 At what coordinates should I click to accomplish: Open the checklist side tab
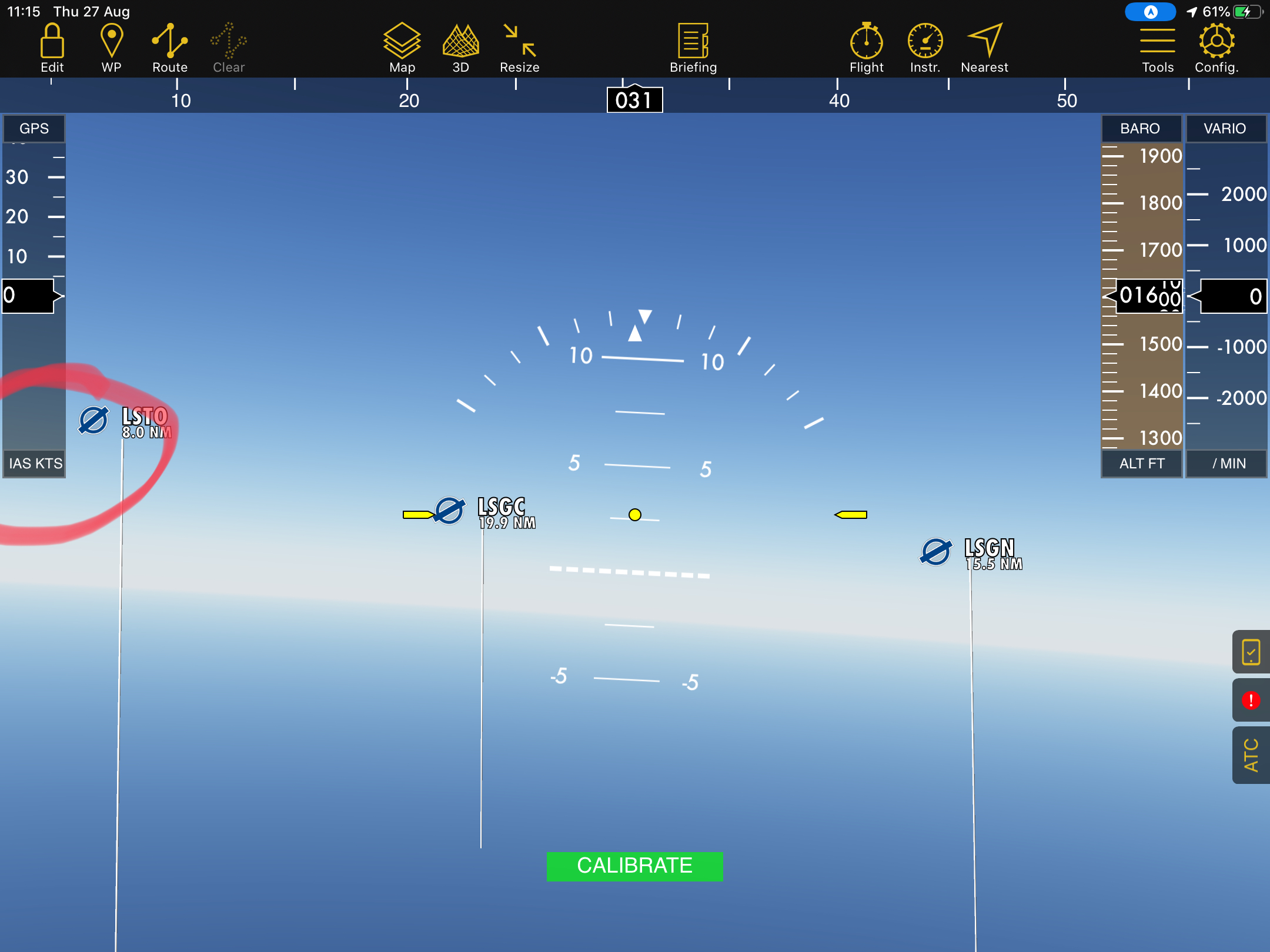click(1251, 652)
